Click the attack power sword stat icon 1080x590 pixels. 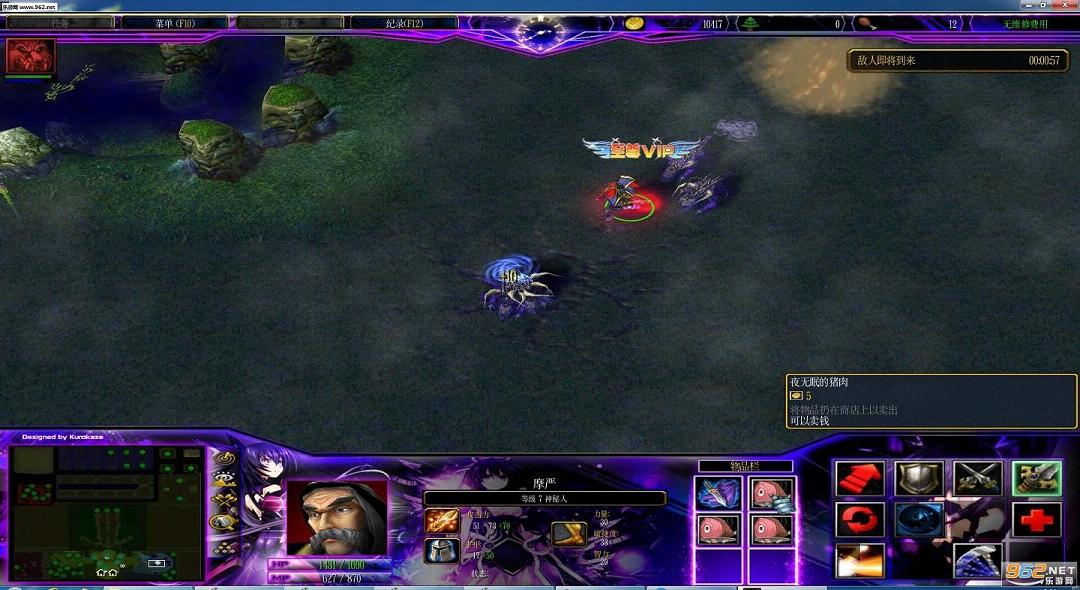click(x=441, y=520)
